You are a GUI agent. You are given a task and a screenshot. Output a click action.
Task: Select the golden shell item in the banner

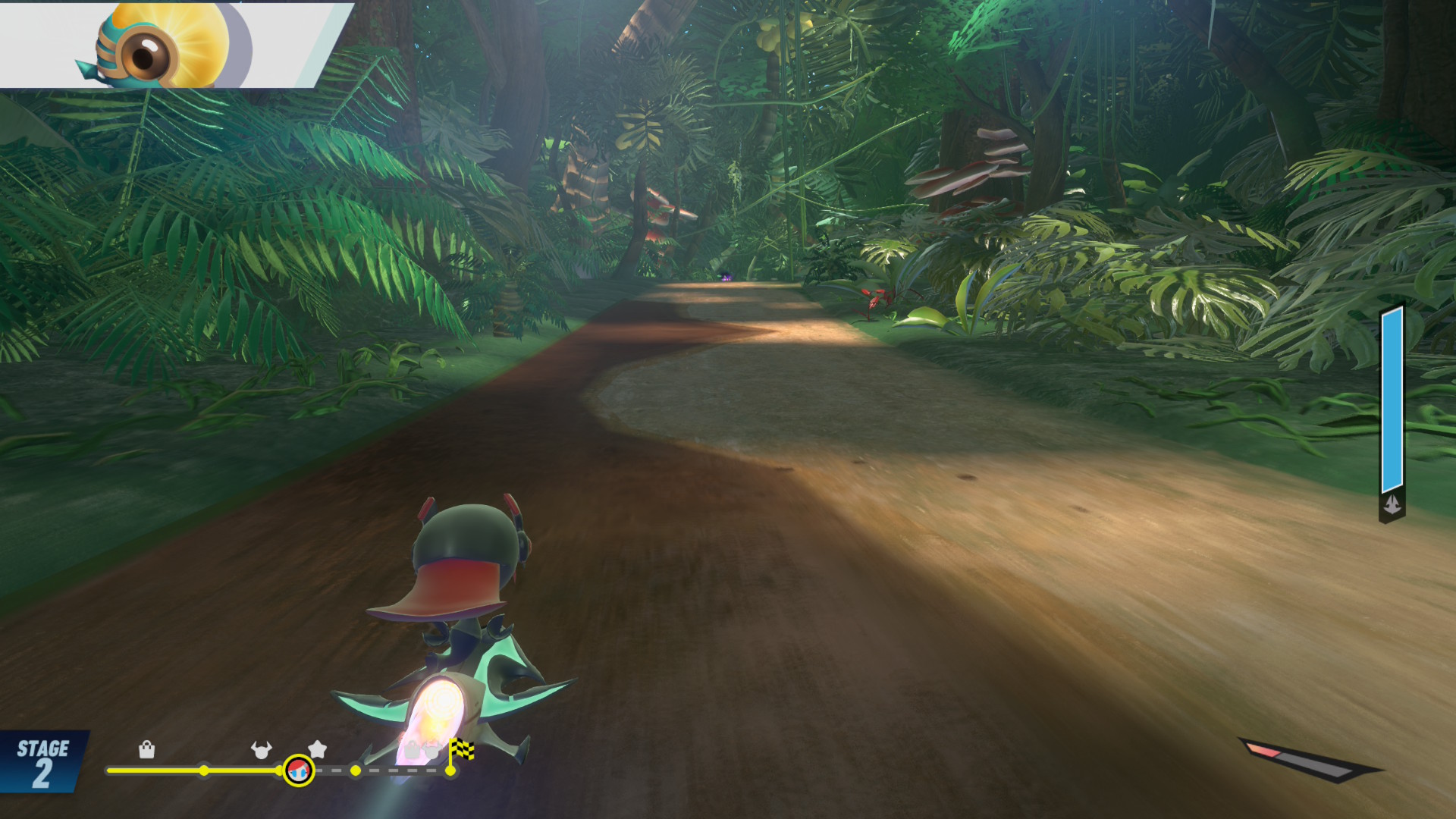[165, 44]
